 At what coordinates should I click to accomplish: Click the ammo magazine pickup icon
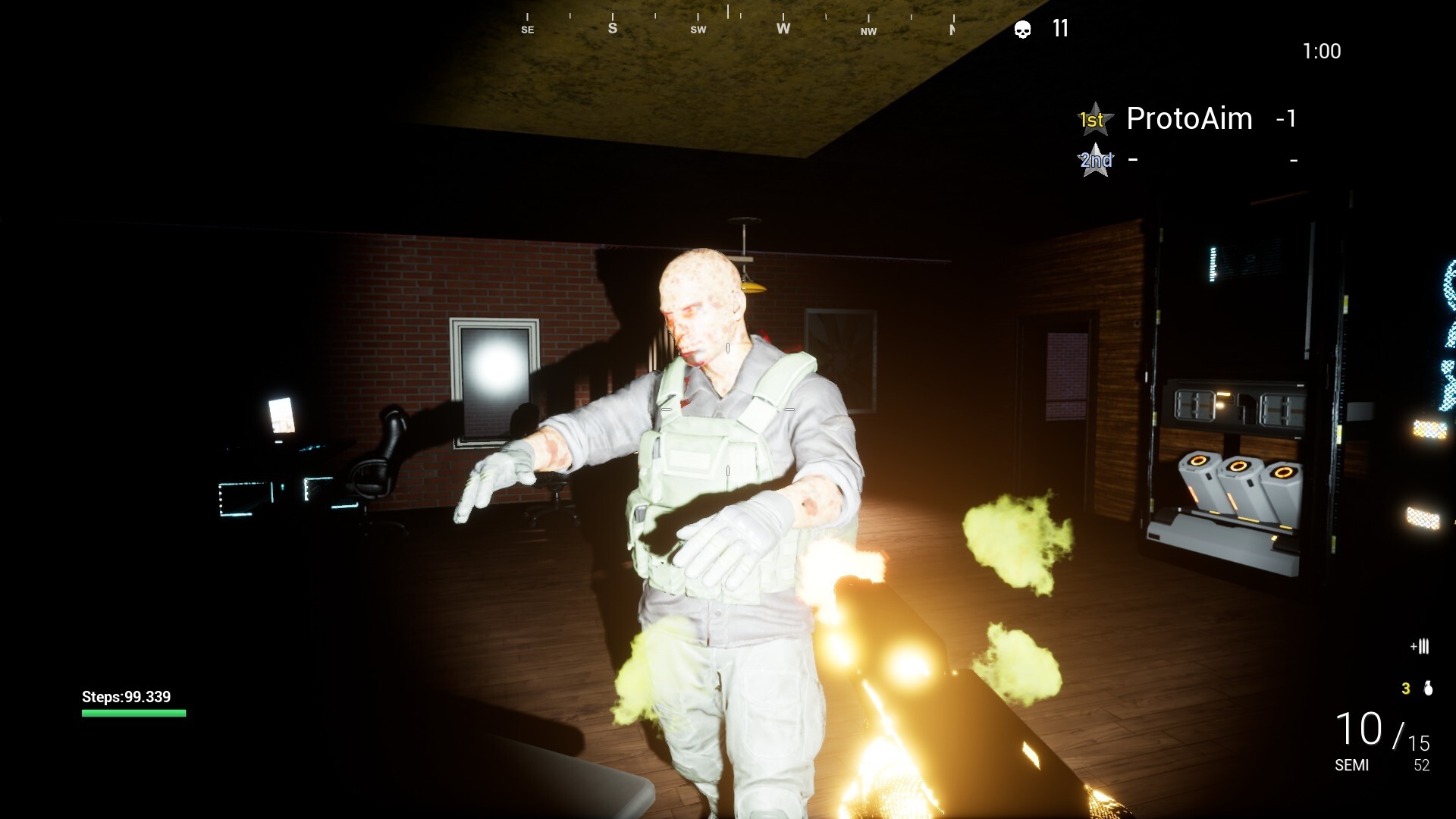(x=1420, y=647)
